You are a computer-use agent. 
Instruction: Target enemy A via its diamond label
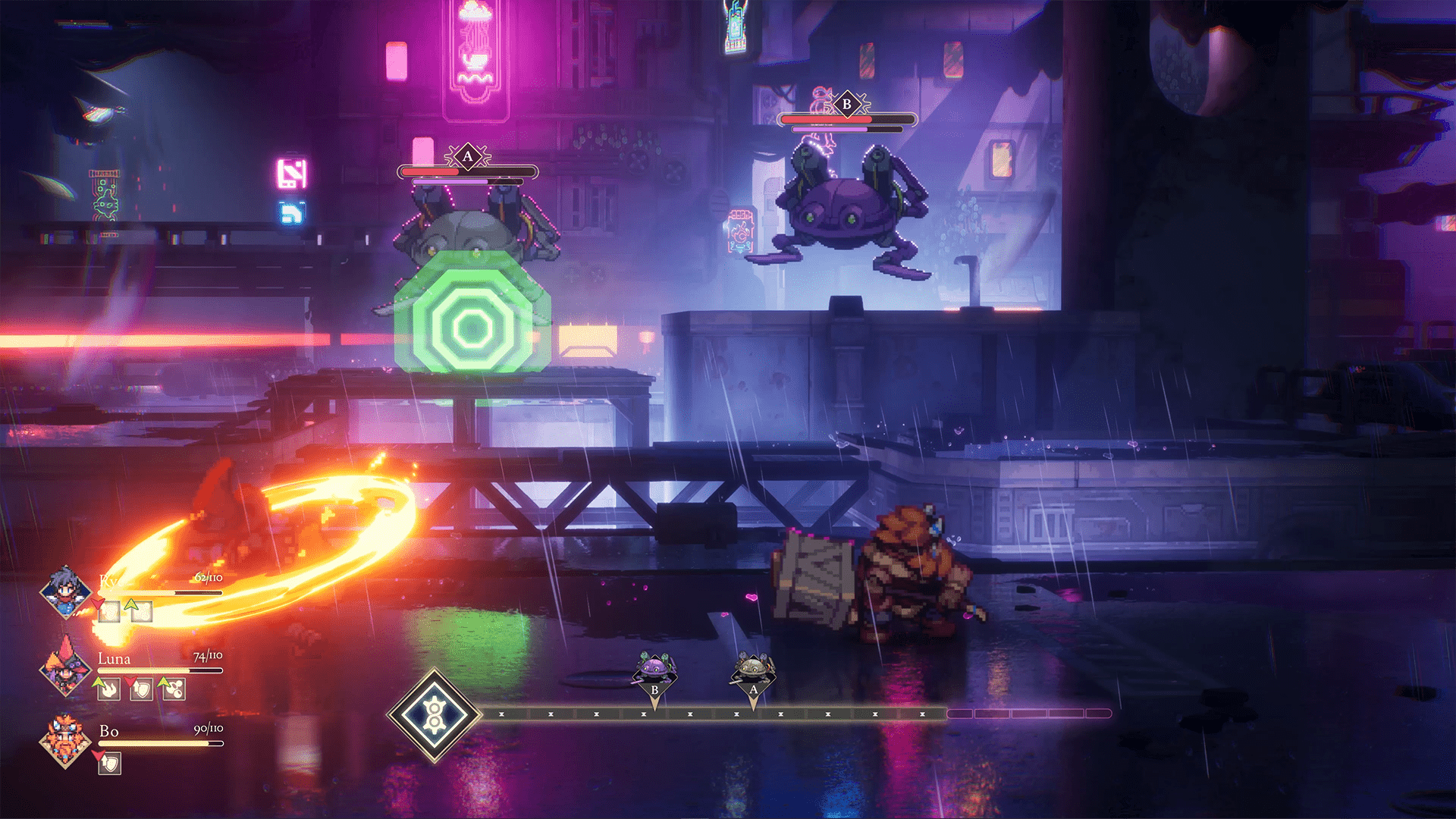click(x=468, y=157)
